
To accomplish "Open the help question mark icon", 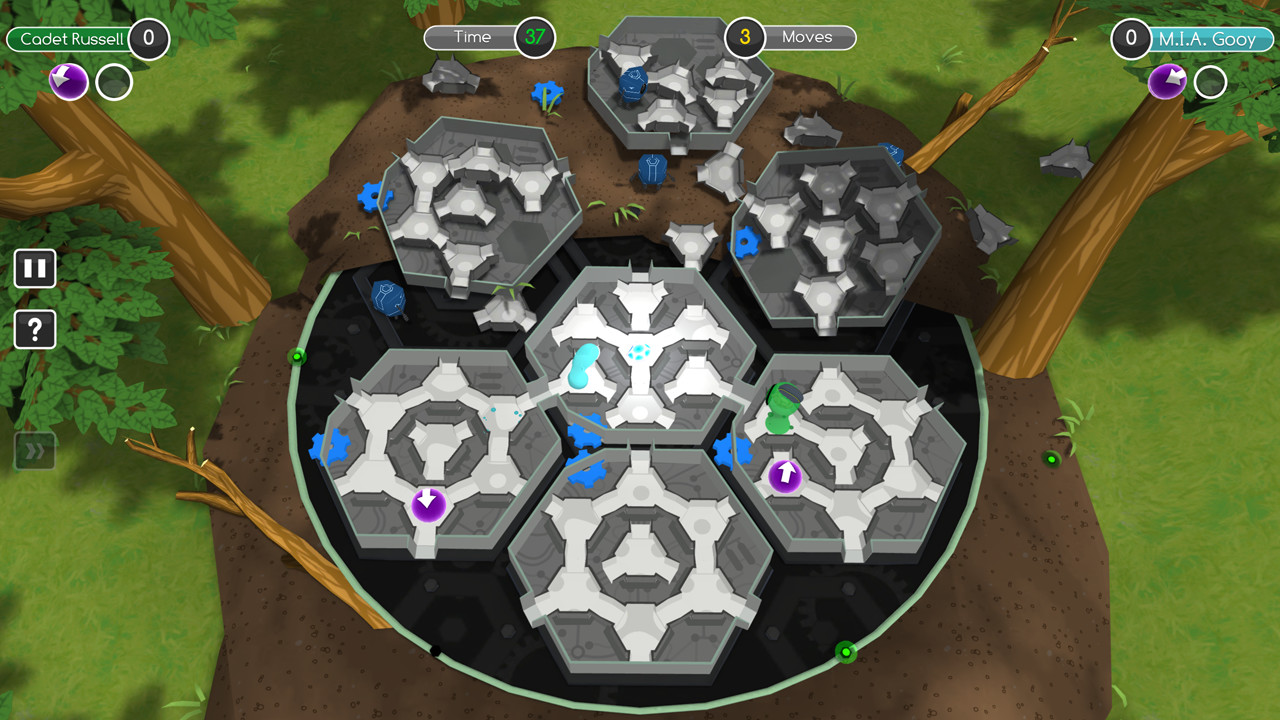I will [35, 329].
